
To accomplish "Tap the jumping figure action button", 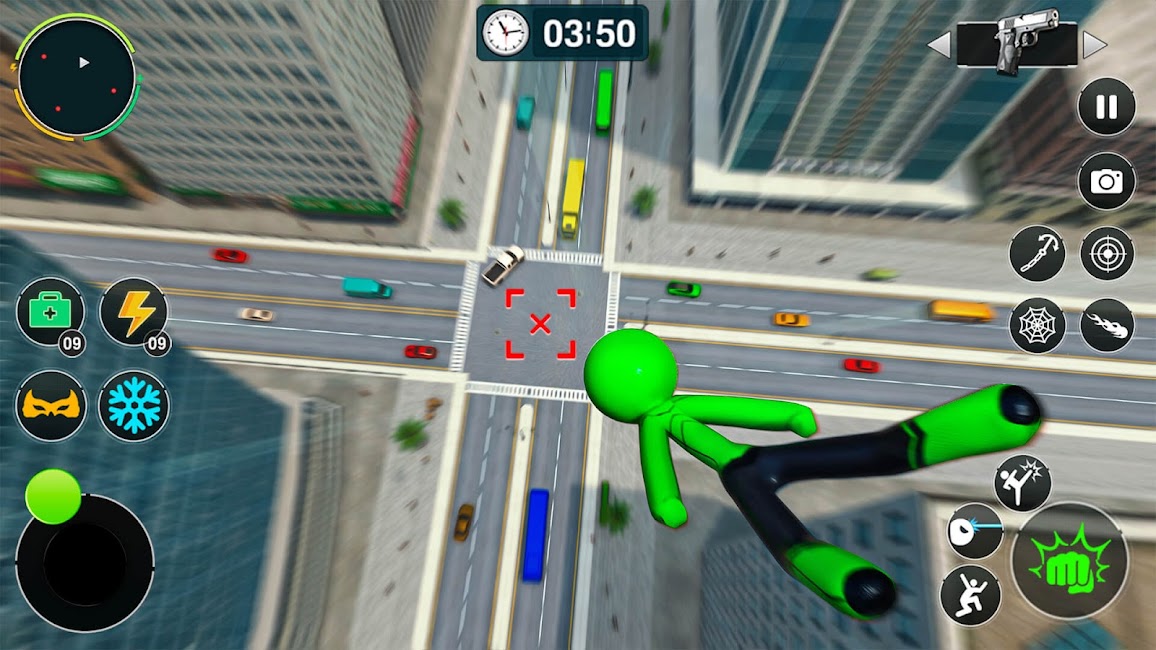I will [x=970, y=593].
